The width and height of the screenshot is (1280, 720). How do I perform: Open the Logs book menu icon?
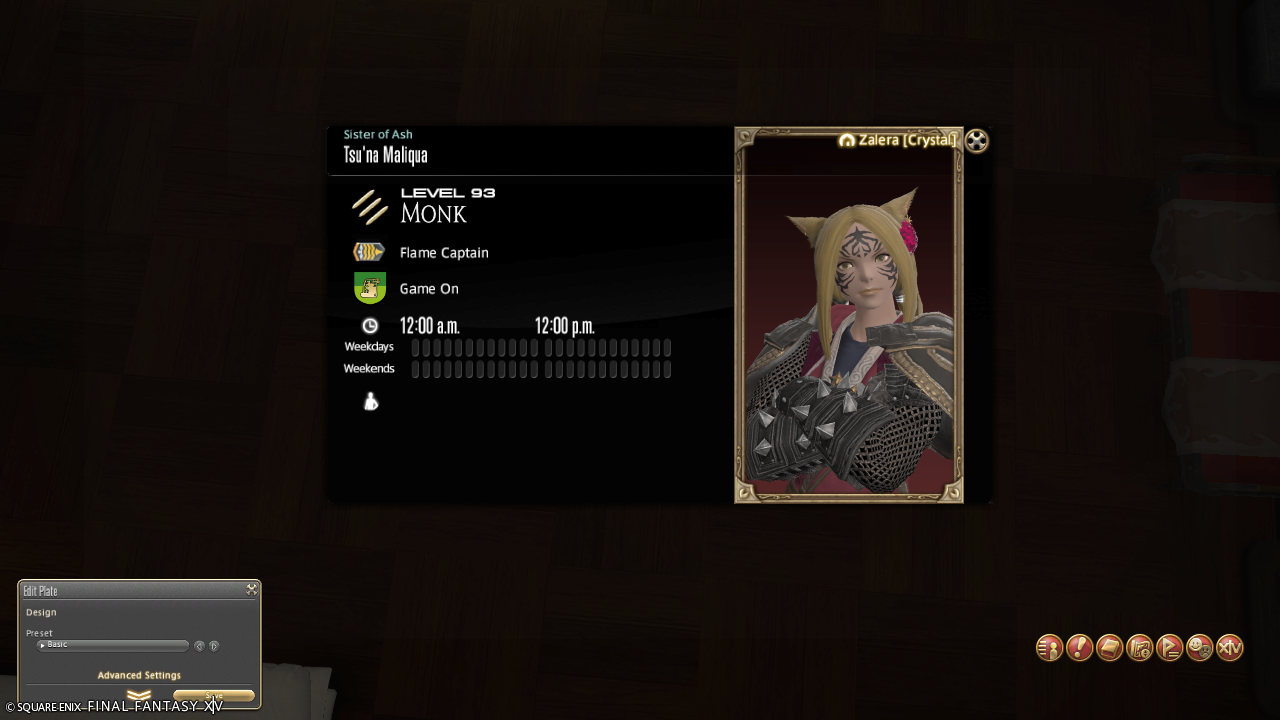(1109, 648)
